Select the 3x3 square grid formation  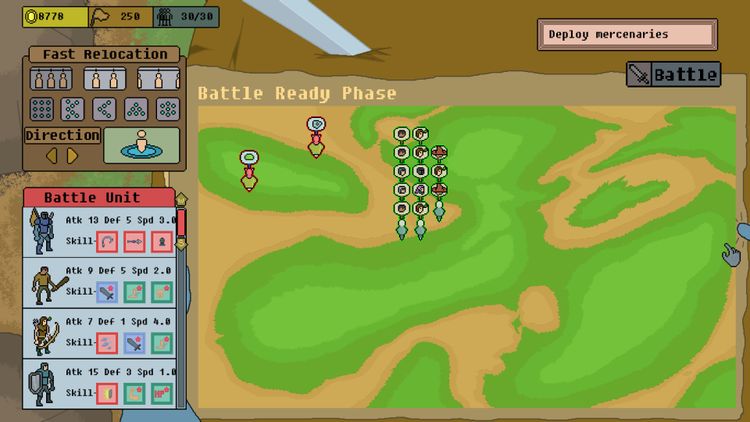[x=42, y=109]
